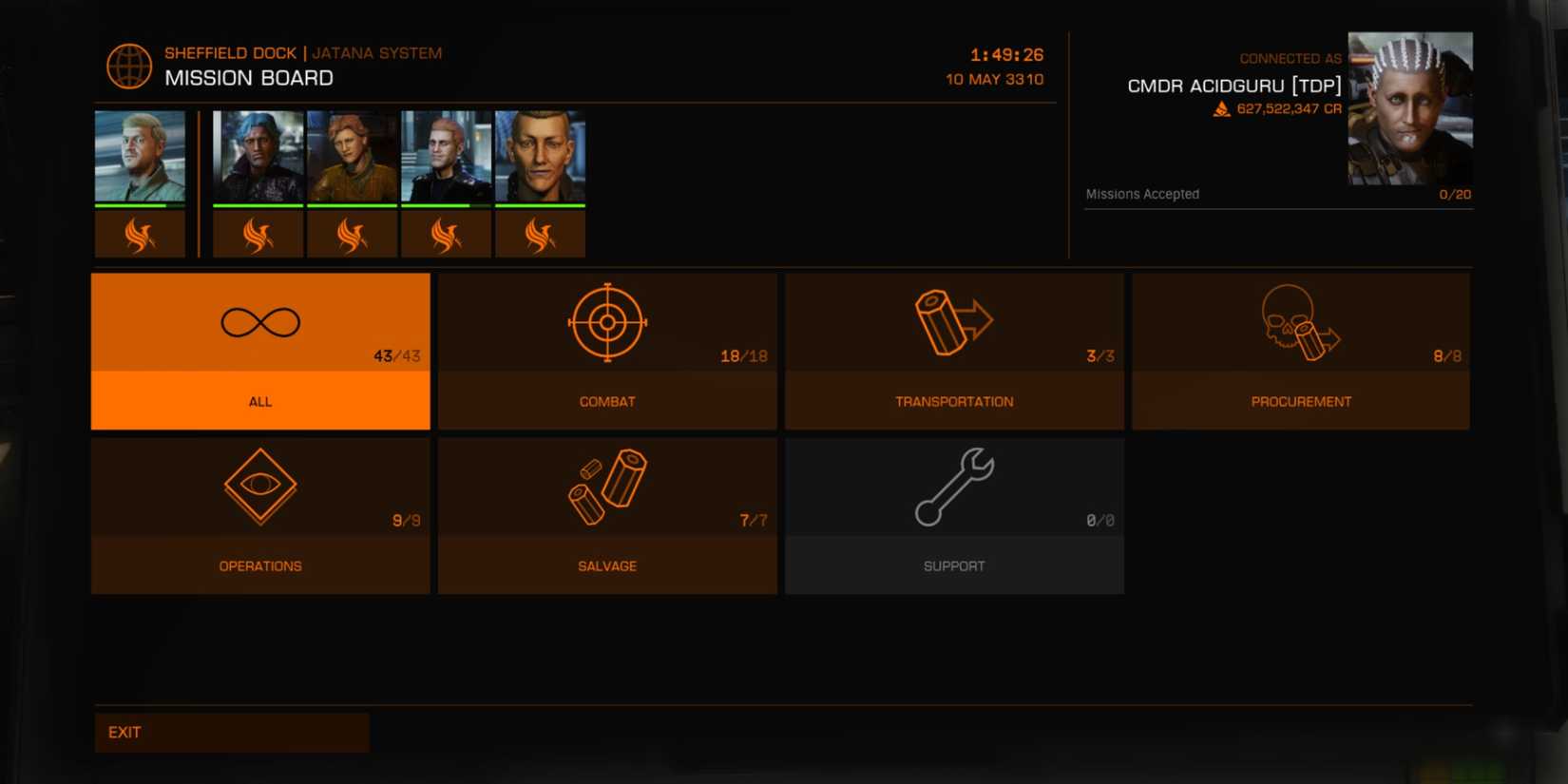Select the ALL missions category
Viewport: 1568px width, 784px height.
pyautogui.click(x=259, y=401)
